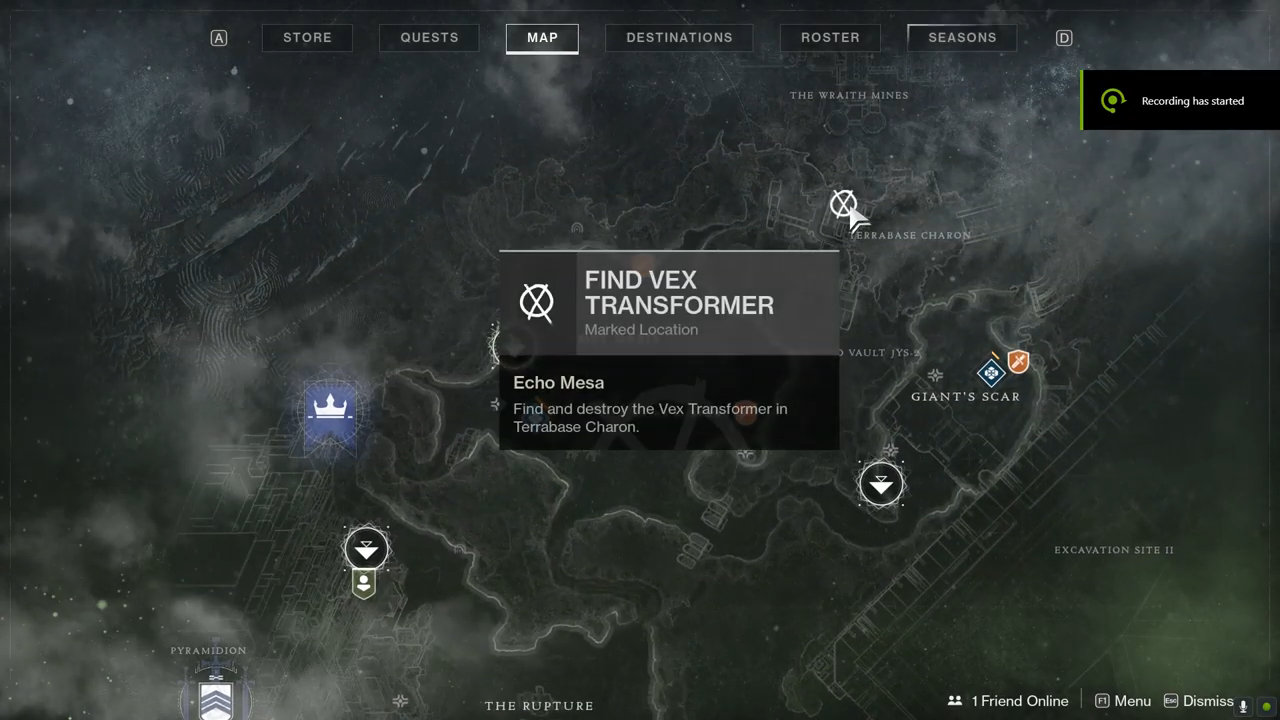Viewport: 1280px width, 720px height.
Task: Go to the Roster tab
Action: pos(830,38)
